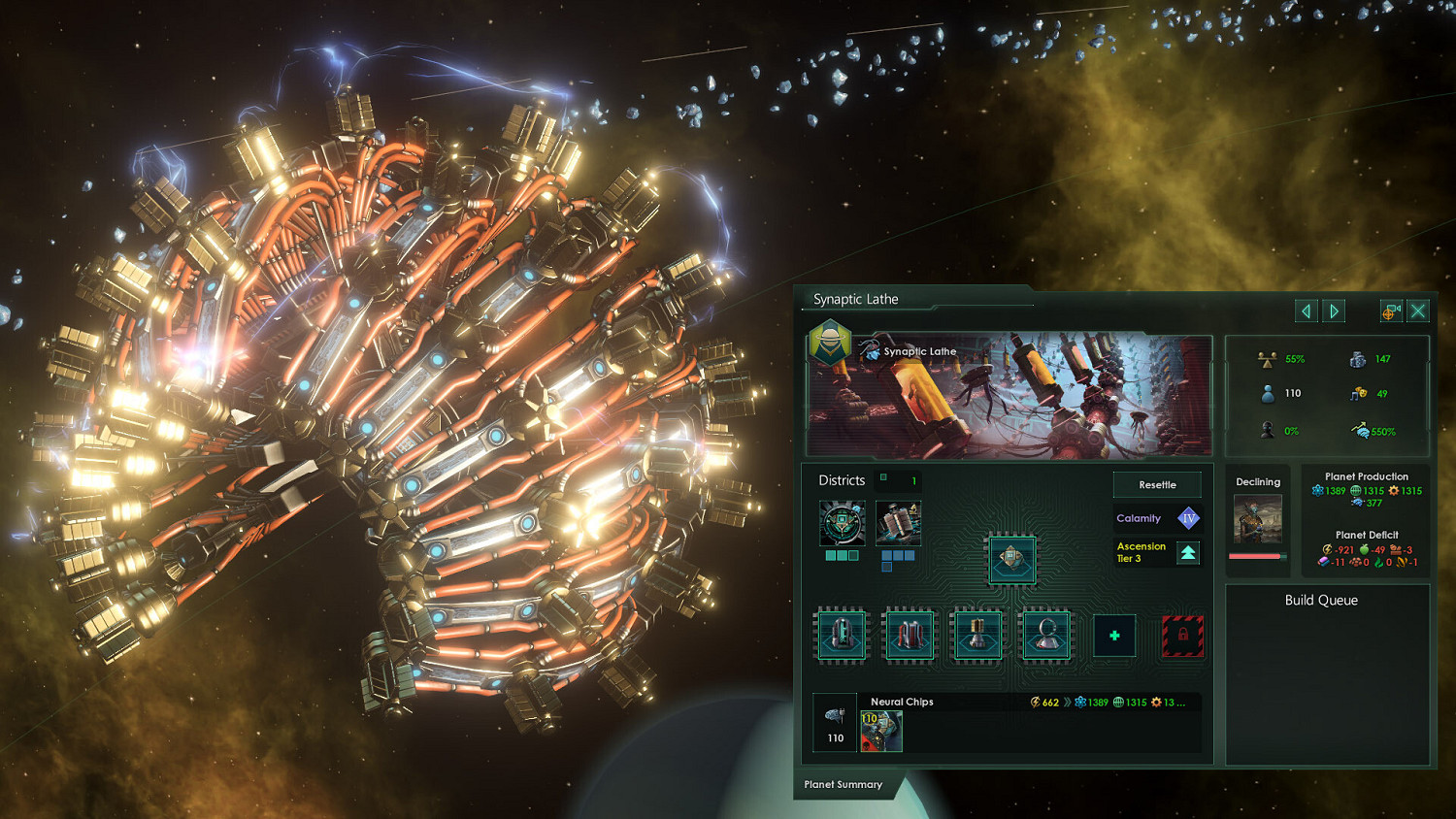Viewport: 1456px width, 819px height.
Task: Open the Planet Summary tab
Action: 844,785
